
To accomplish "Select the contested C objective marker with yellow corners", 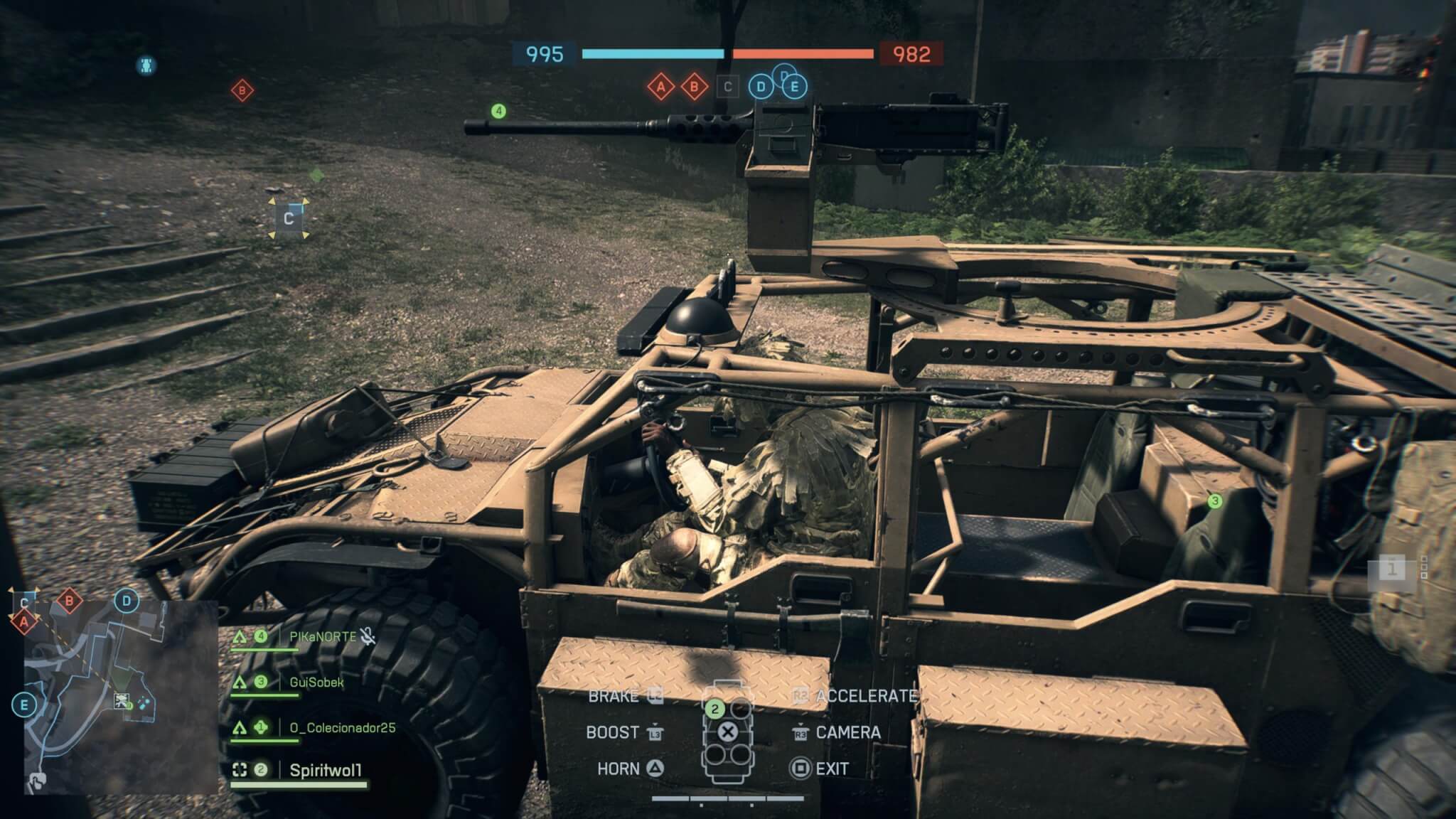I will click(289, 218).
